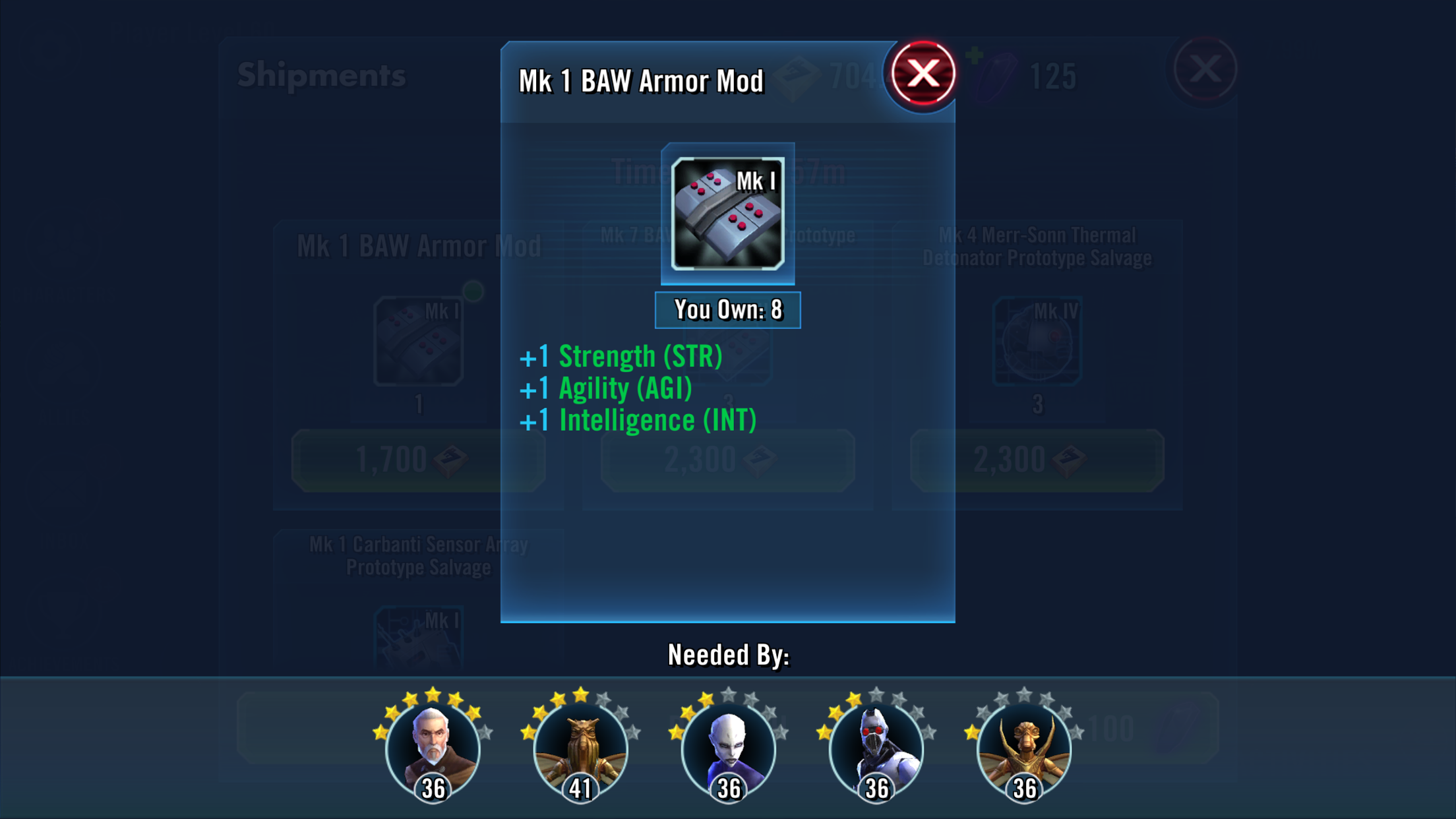Select Count Dooku's portrait under Needed By
The height and width of the screenshot is (819, 1456).
click(x=433, y=750)
